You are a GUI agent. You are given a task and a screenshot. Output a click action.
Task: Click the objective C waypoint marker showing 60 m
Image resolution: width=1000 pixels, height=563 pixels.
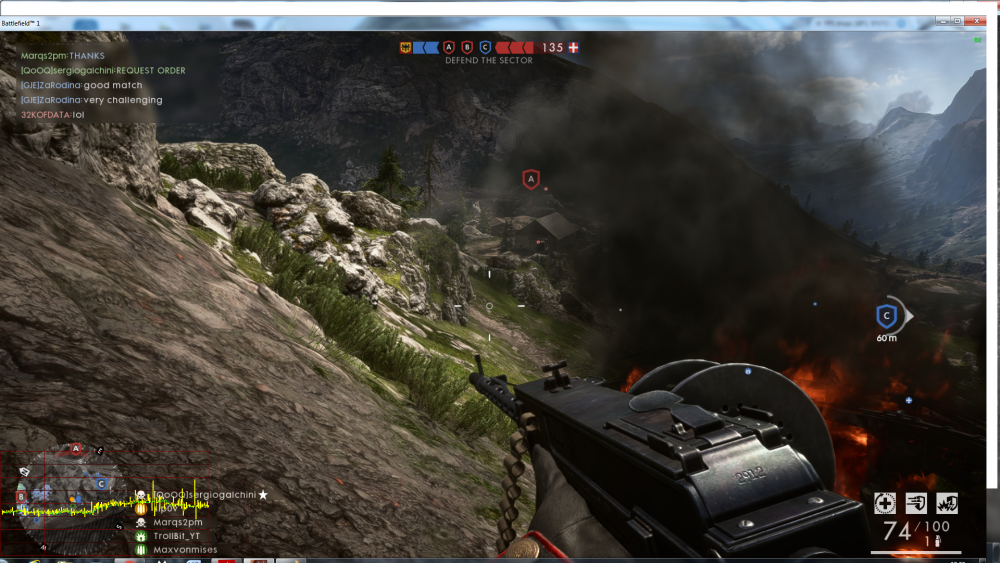pyautogui.click(x=885, y=316)
